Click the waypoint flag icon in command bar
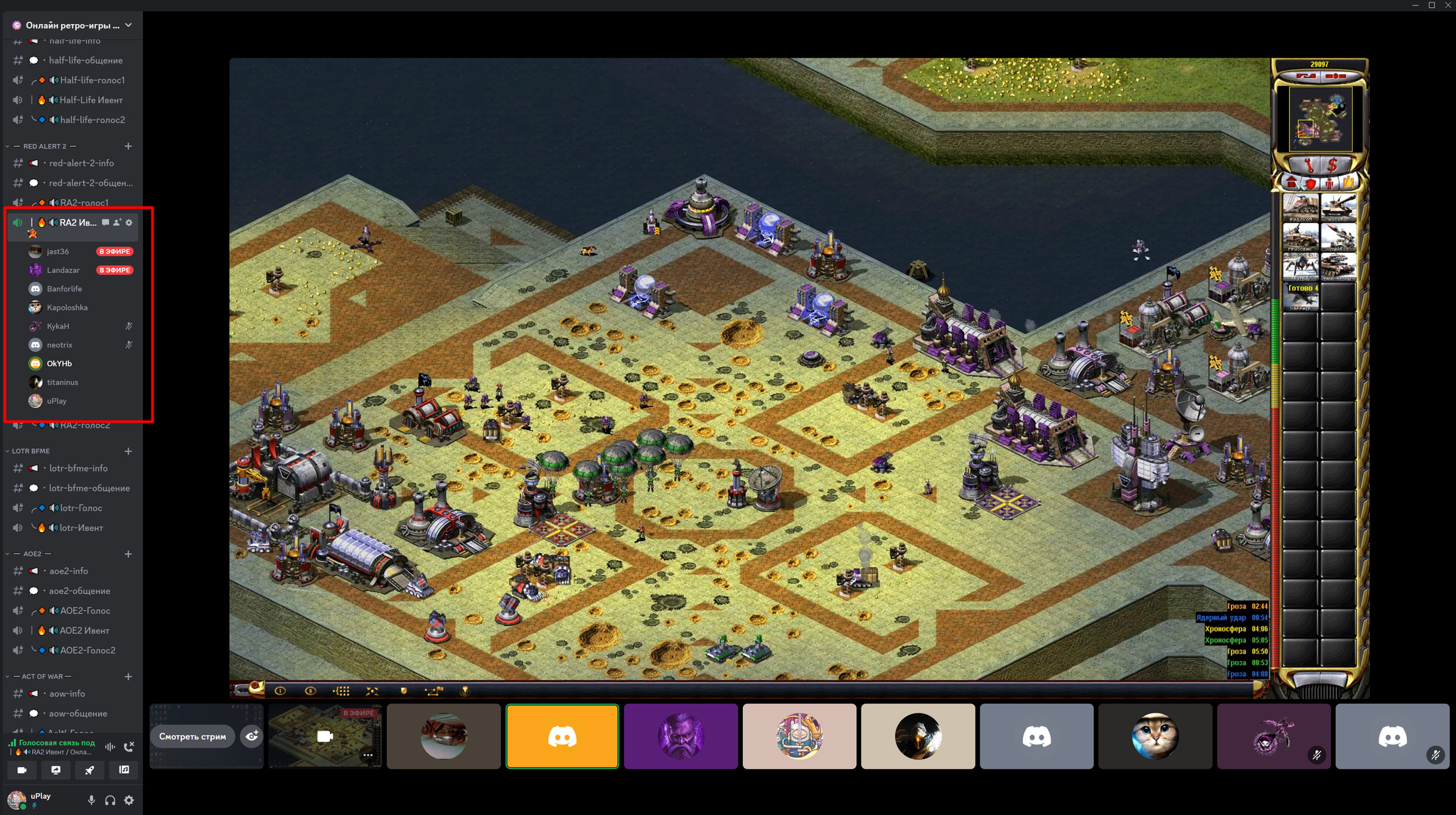Screen dimensions: 1456x815 pyautogui.click(x=433, y=691)
